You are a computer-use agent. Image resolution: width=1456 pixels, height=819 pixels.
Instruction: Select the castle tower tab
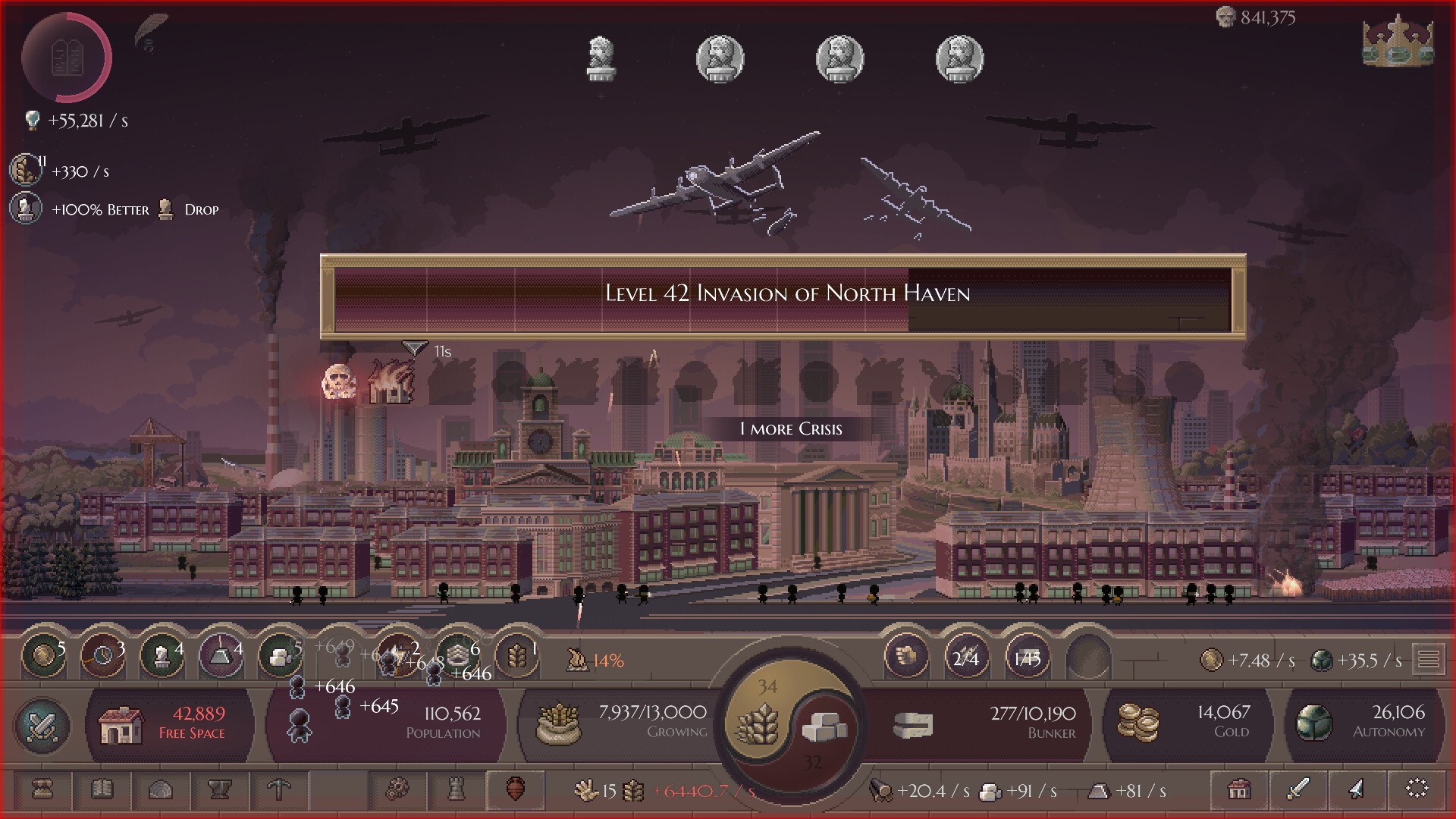pyautogui.click(x=456, y=790)
